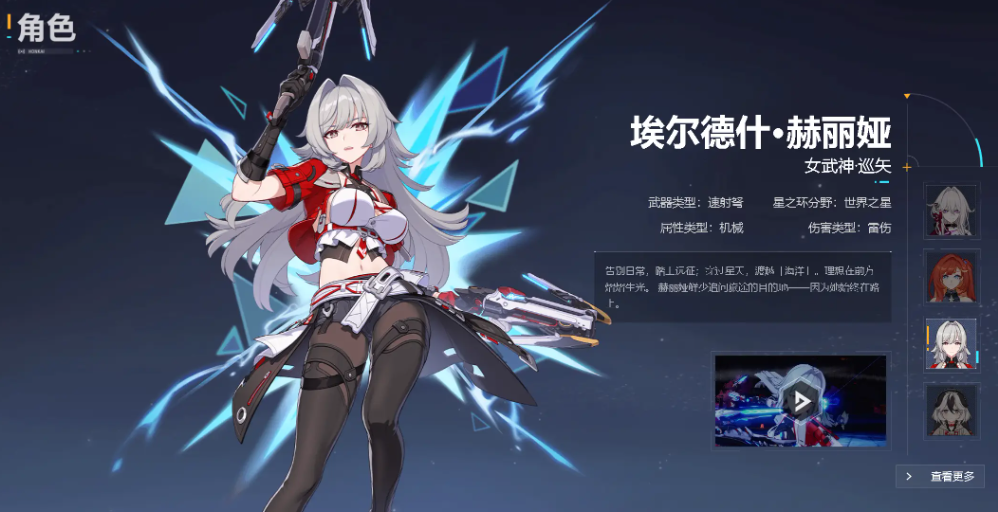This screenshot has height=512, width=998.
Task: Click the 查看更多 button
Action: tap(941, 477)
